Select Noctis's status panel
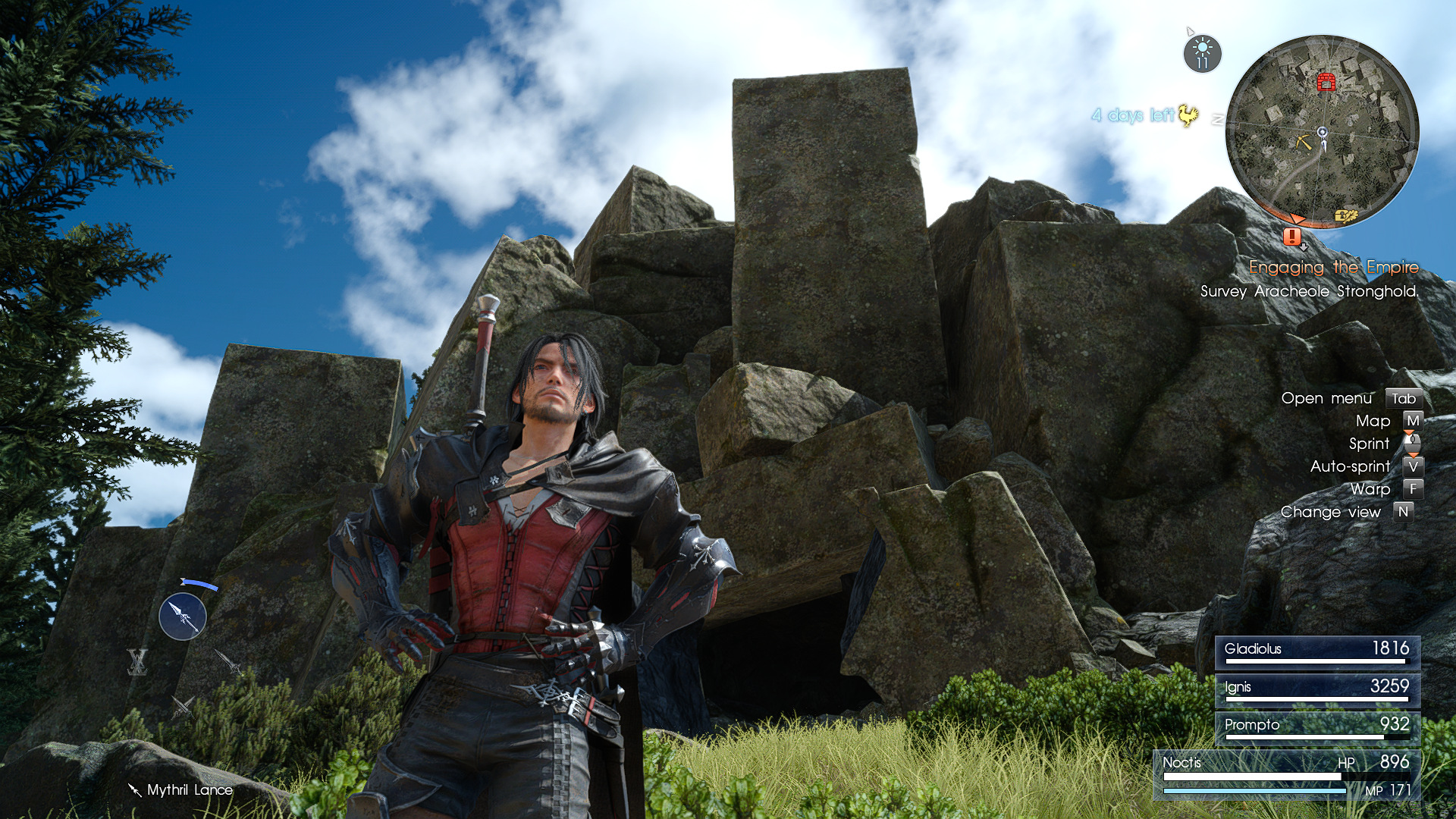Image resolution: width=1456 pixels, height=819 pixels. 1287,775
